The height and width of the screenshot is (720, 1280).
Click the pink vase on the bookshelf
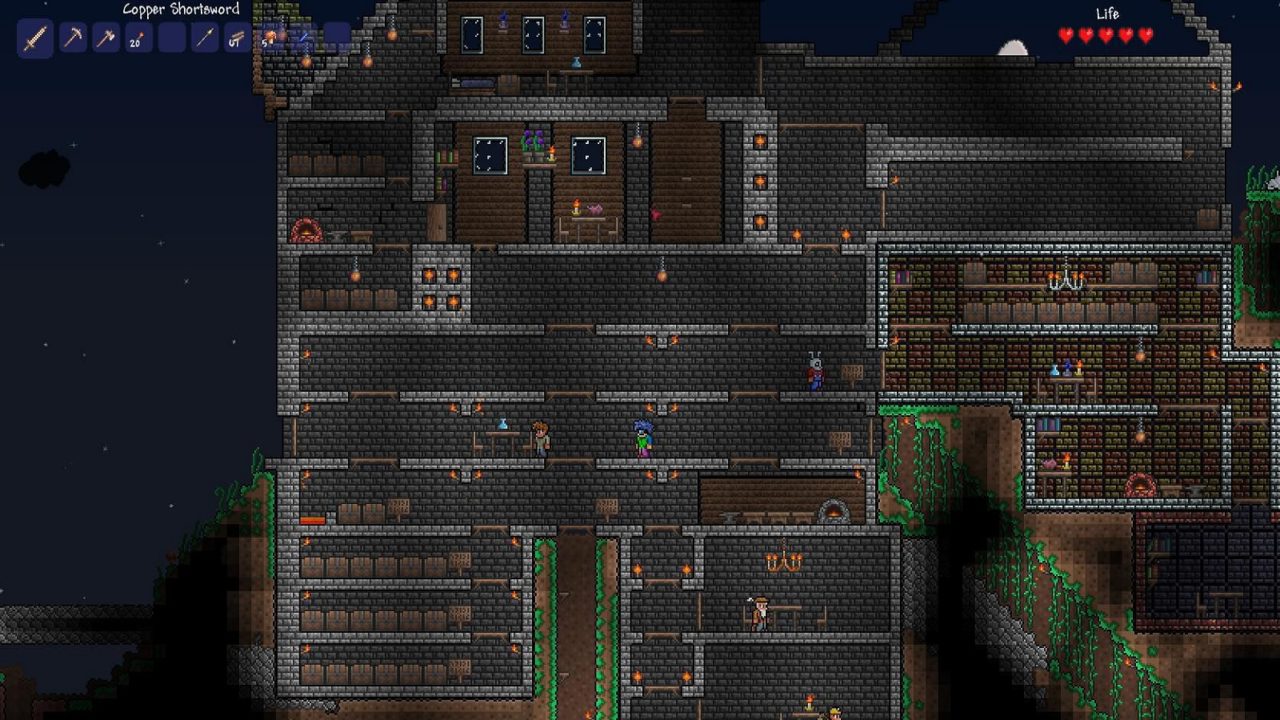1048,462
